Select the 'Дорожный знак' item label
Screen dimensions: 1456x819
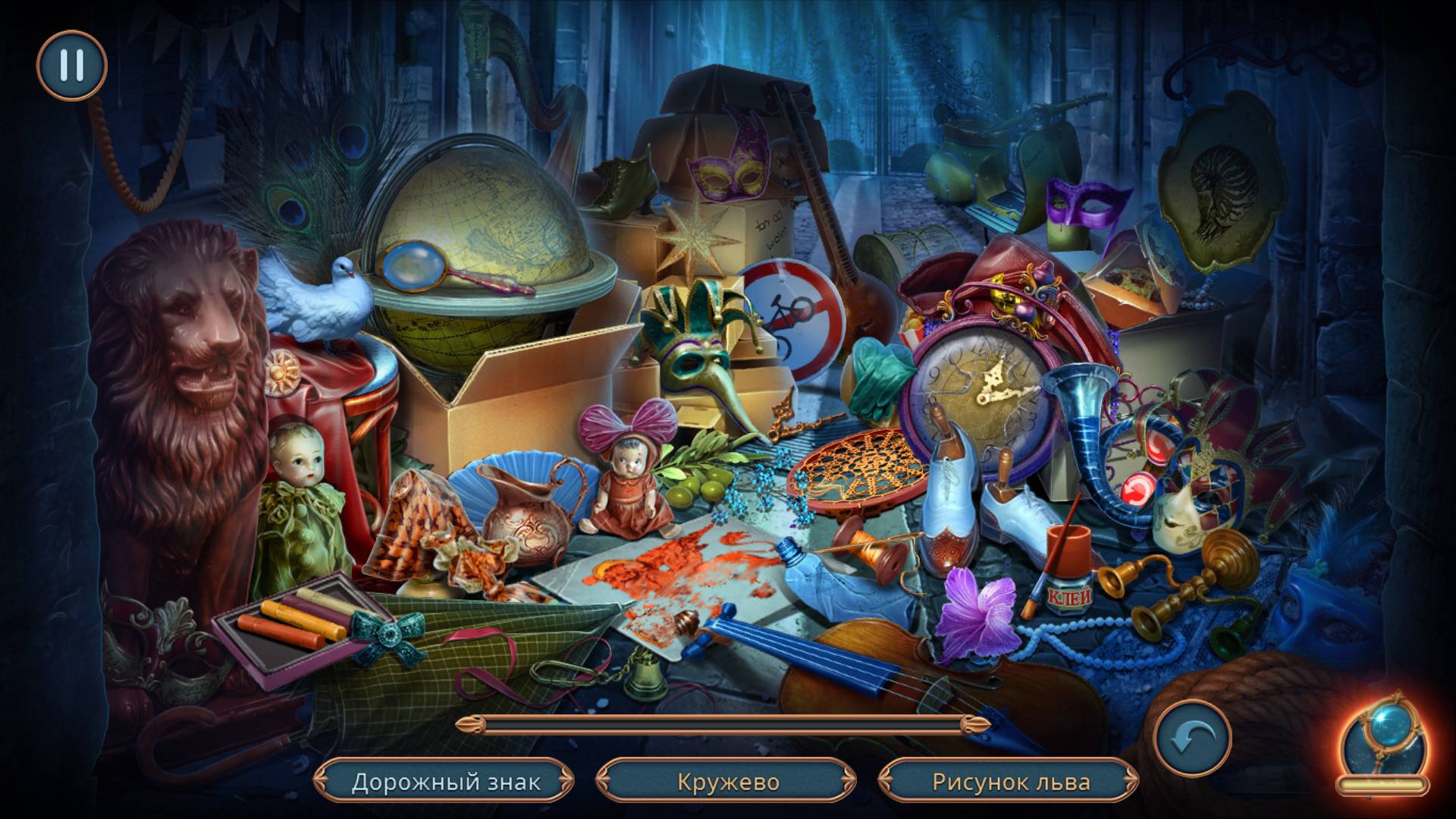(x=446, y=782)
